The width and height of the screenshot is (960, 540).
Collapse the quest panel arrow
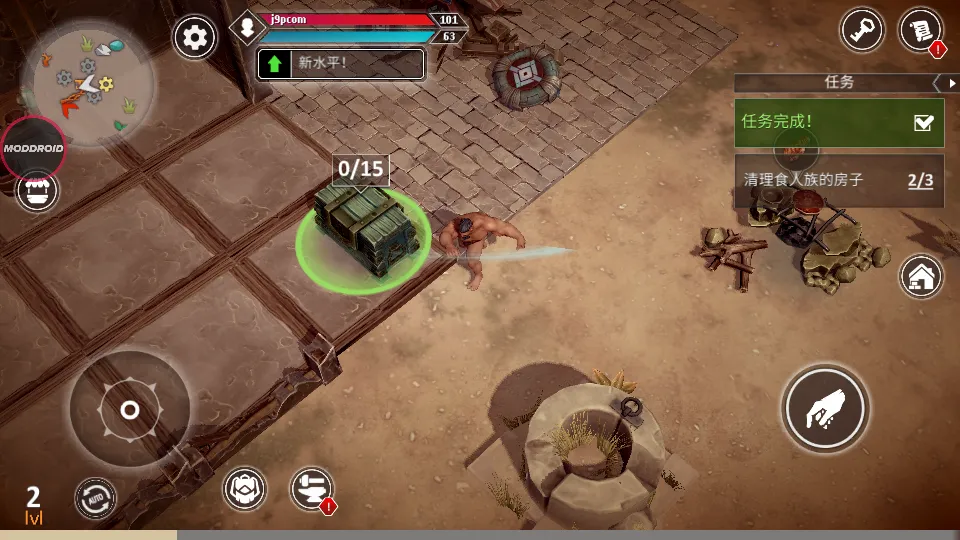pos(939,83)
